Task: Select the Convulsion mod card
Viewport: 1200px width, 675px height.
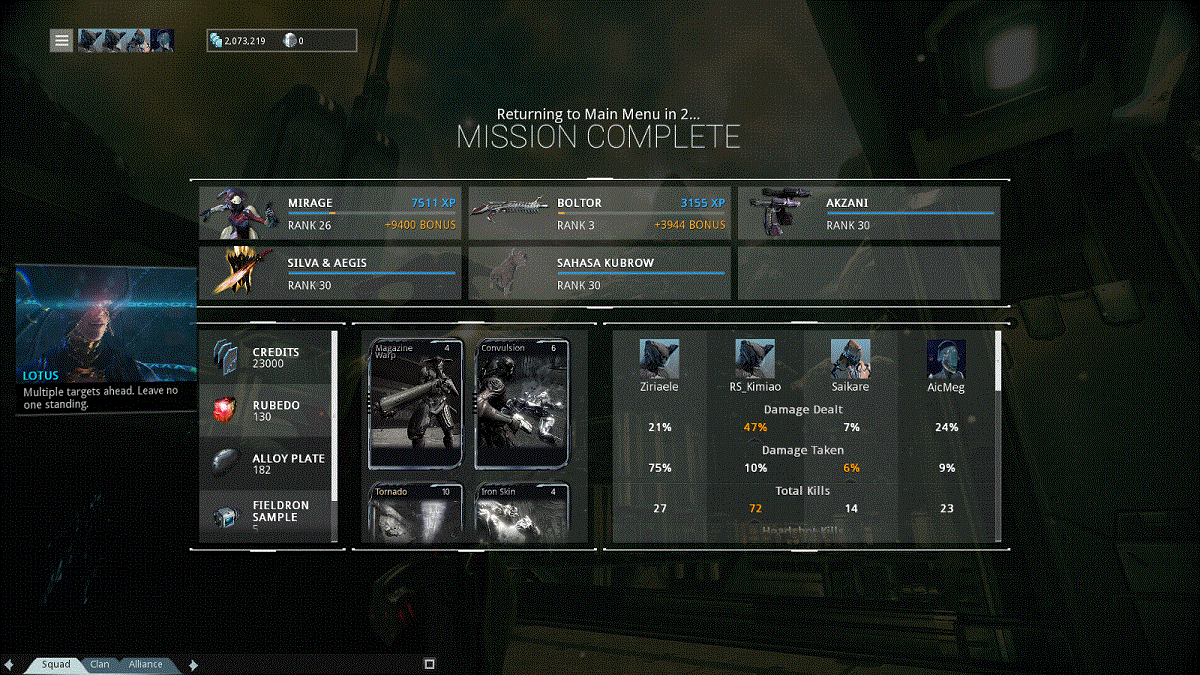Action: [x=522, y=404]
